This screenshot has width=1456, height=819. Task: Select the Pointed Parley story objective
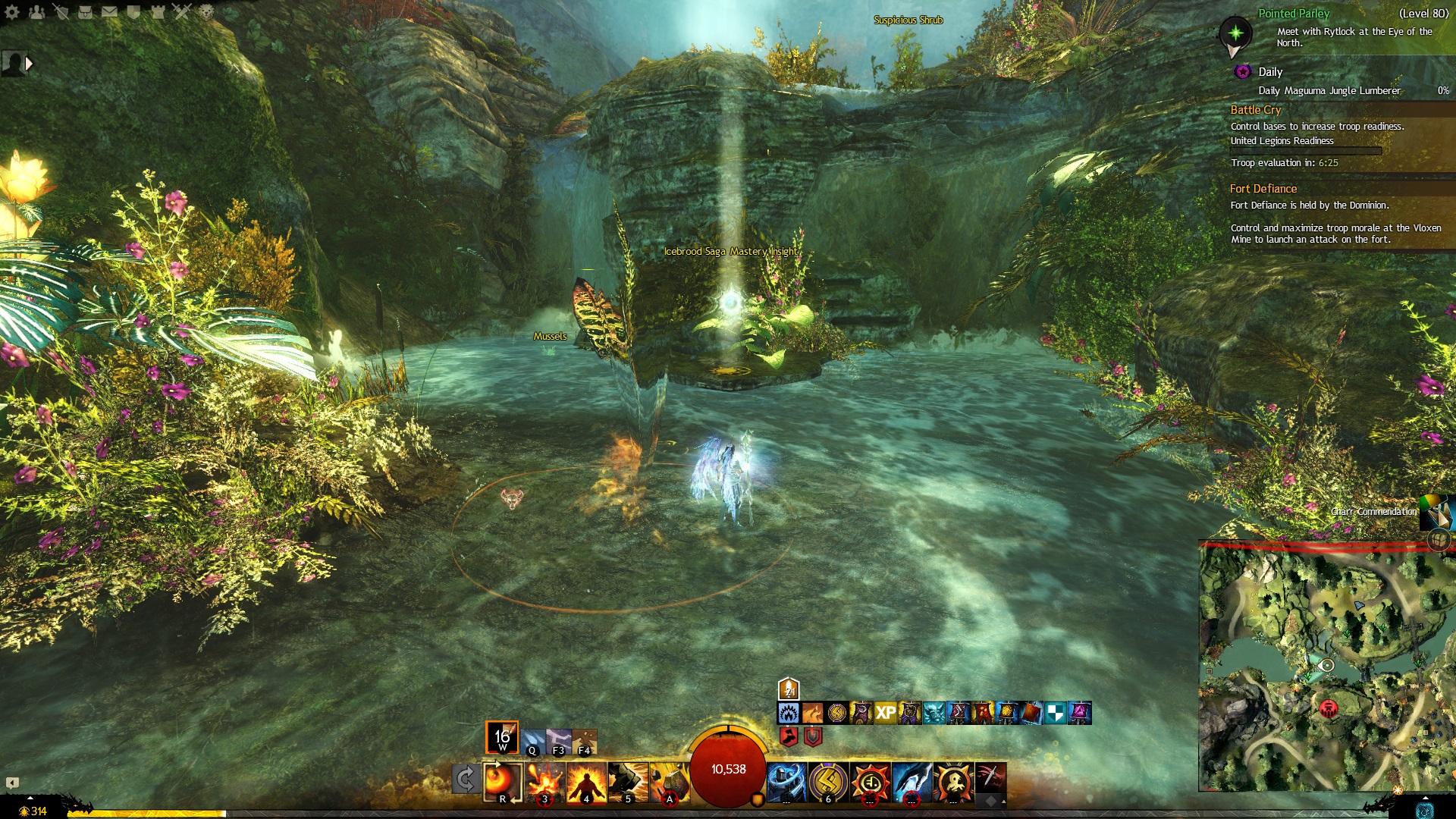(1293, 14)
